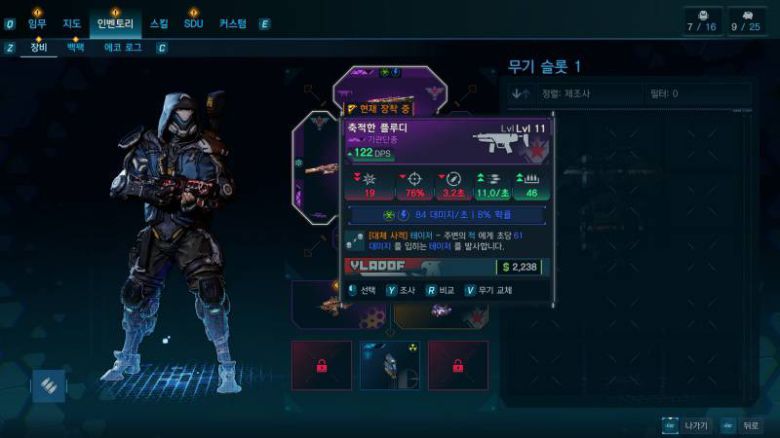
Task: Open the 에코 로그 sub-tab
Action: click(124, 47)
